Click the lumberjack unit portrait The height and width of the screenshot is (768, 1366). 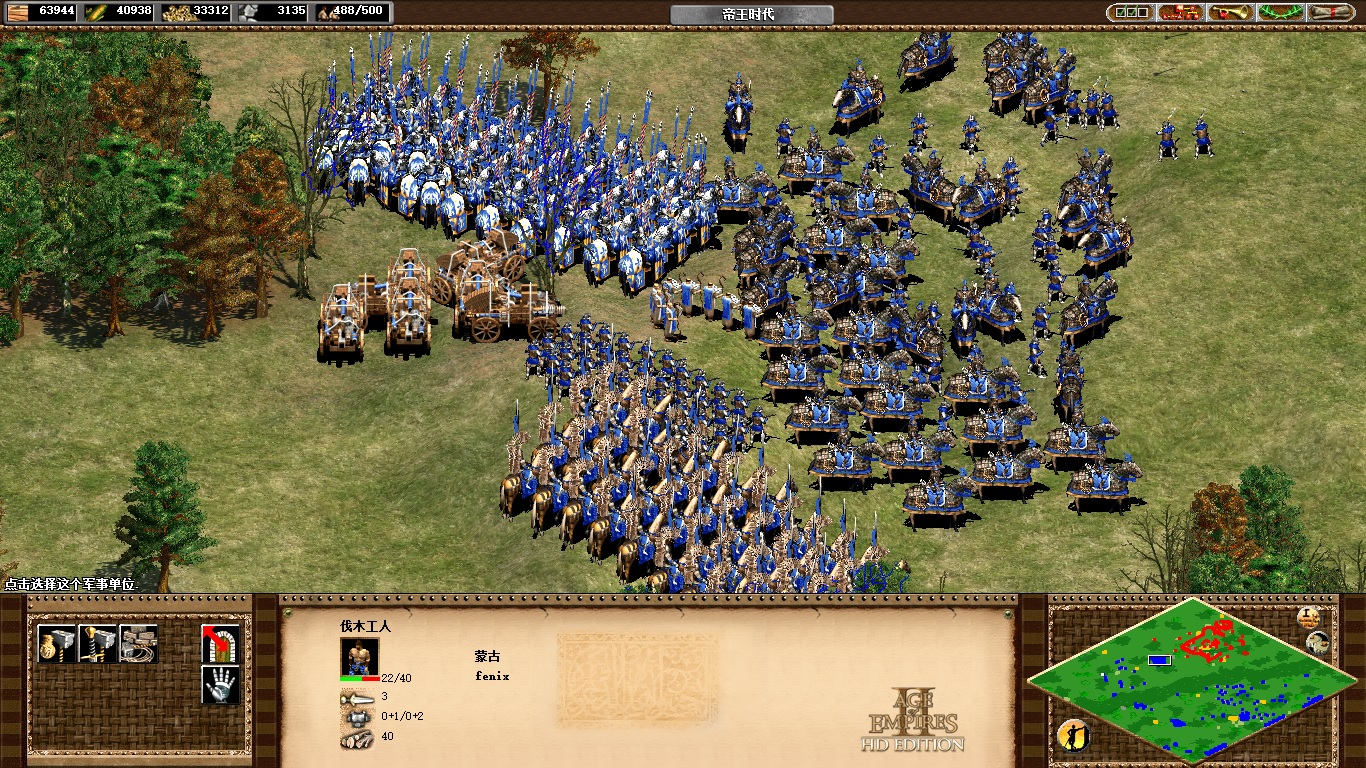click(359, 656)
